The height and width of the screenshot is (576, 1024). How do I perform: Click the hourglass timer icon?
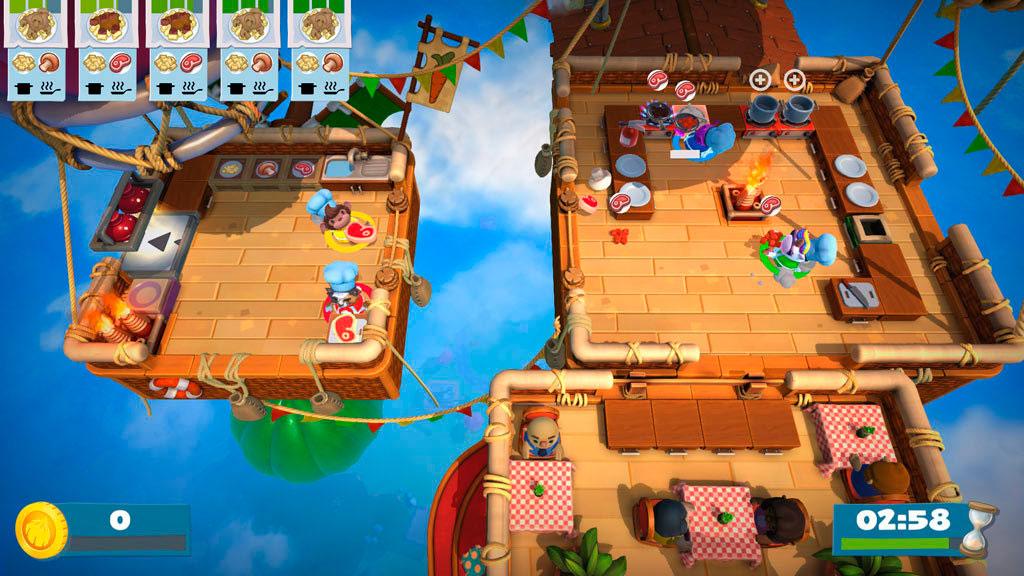973,527
